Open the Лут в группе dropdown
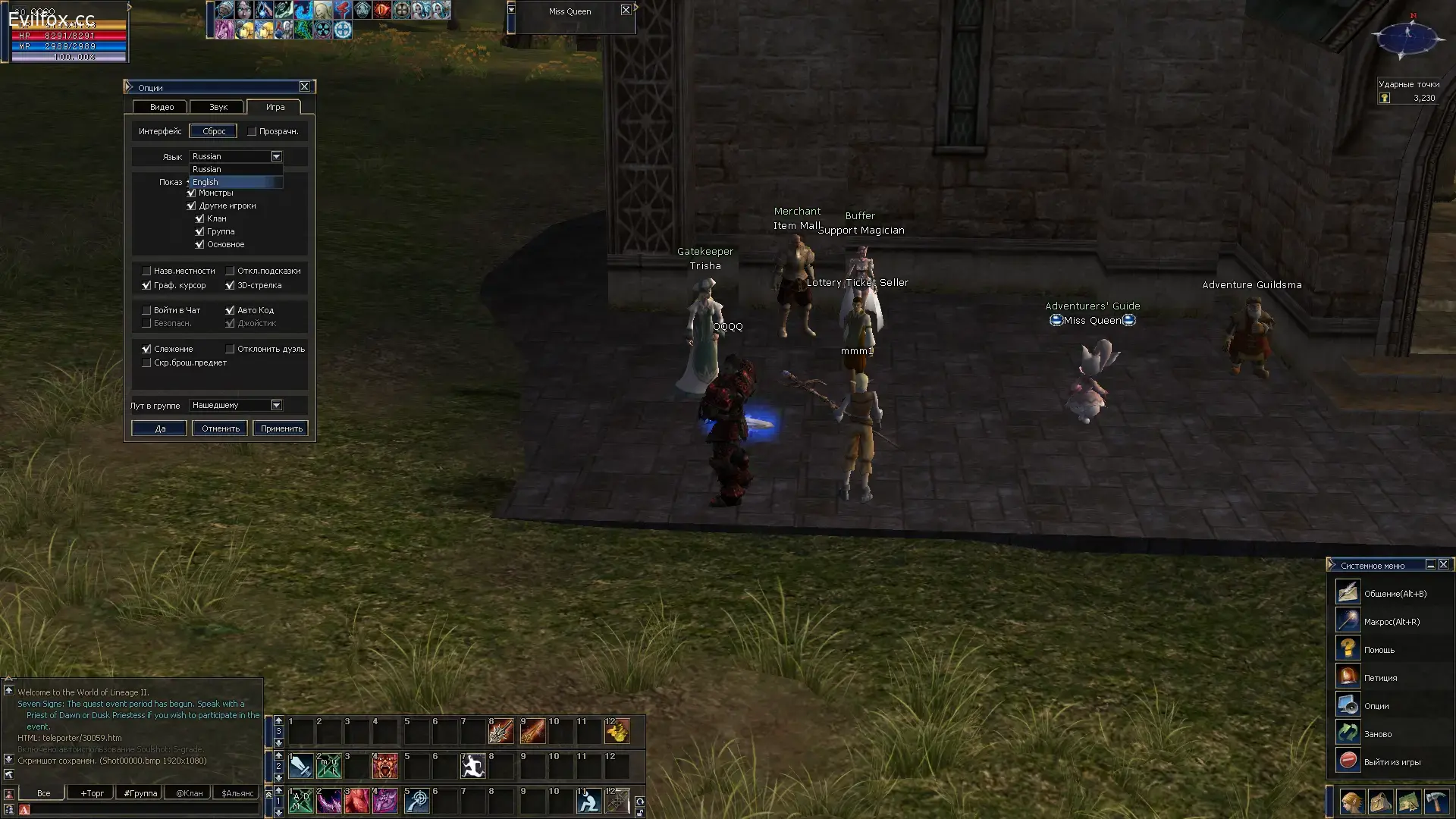1456x819 pixels. pyautogui.click(x=276, y=405)
